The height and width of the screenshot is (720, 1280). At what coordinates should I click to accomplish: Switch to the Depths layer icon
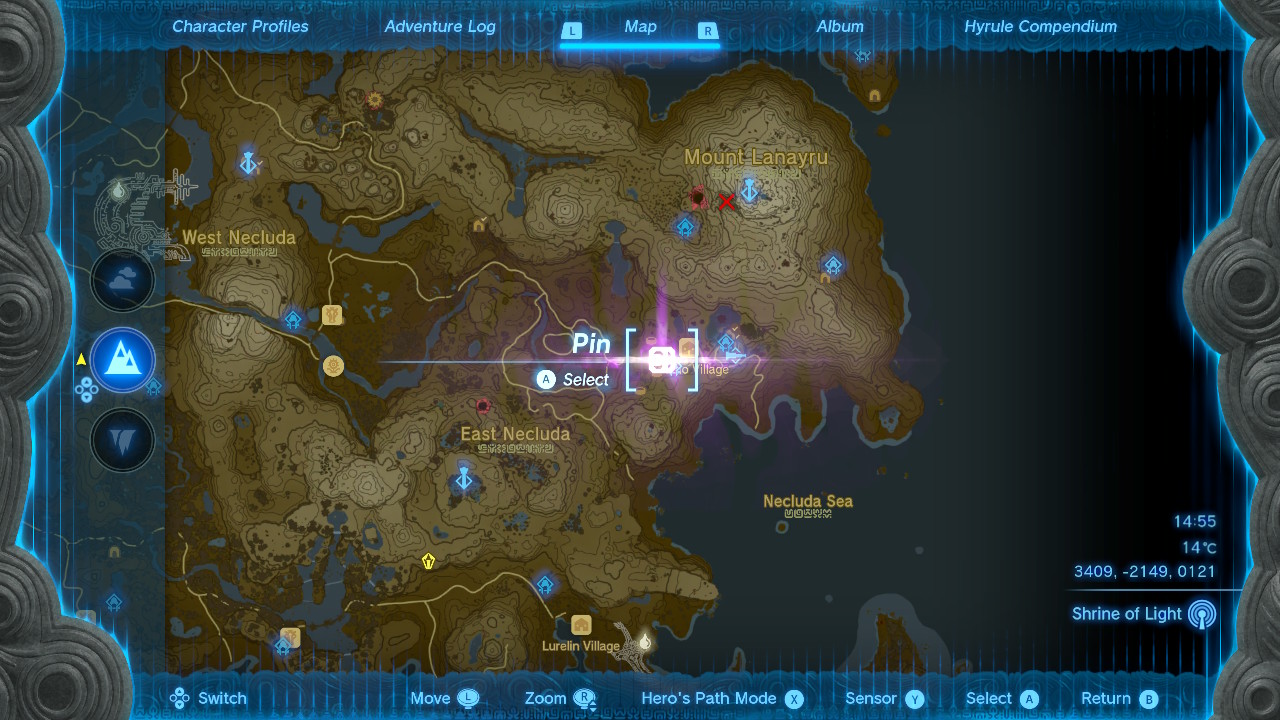pyautogui.click(x=122, y=440)
